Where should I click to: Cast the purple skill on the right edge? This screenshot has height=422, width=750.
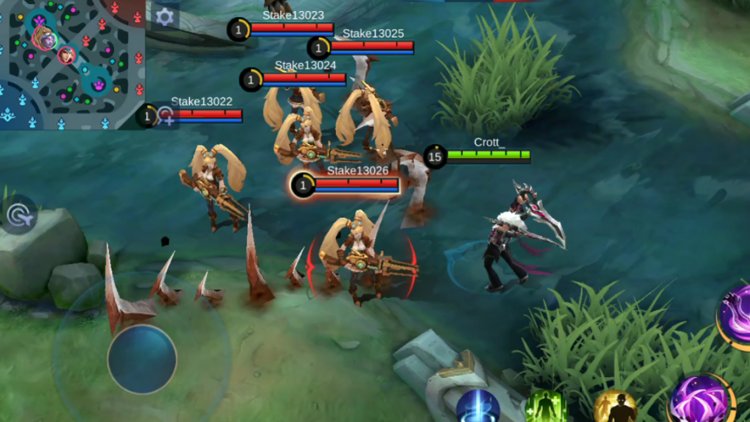coord(737,315)
